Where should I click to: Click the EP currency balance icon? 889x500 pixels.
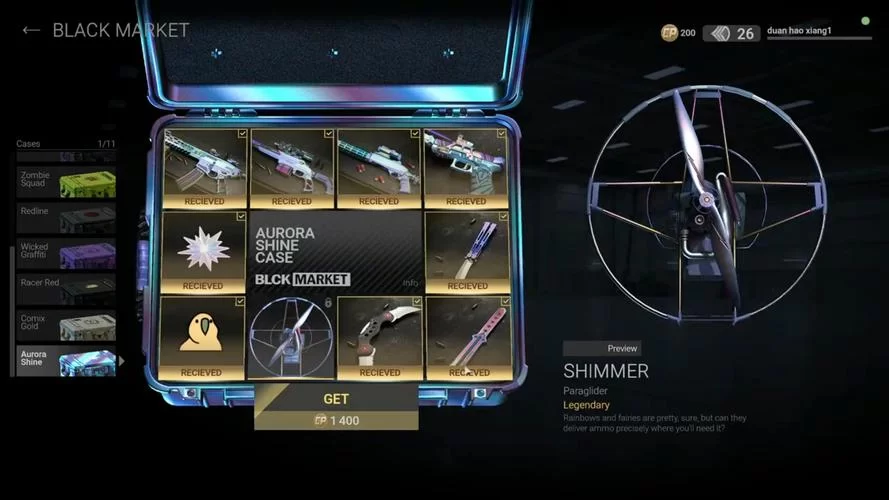[x=670, y=33]
